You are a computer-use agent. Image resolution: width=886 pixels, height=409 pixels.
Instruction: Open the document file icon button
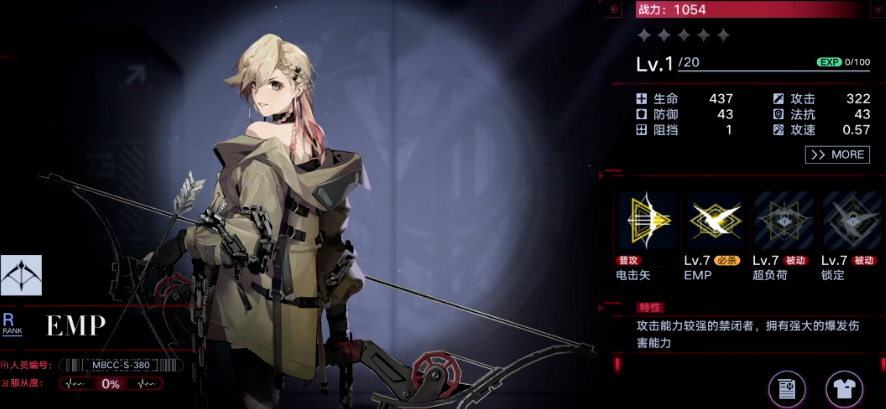(x=787, y=389)
